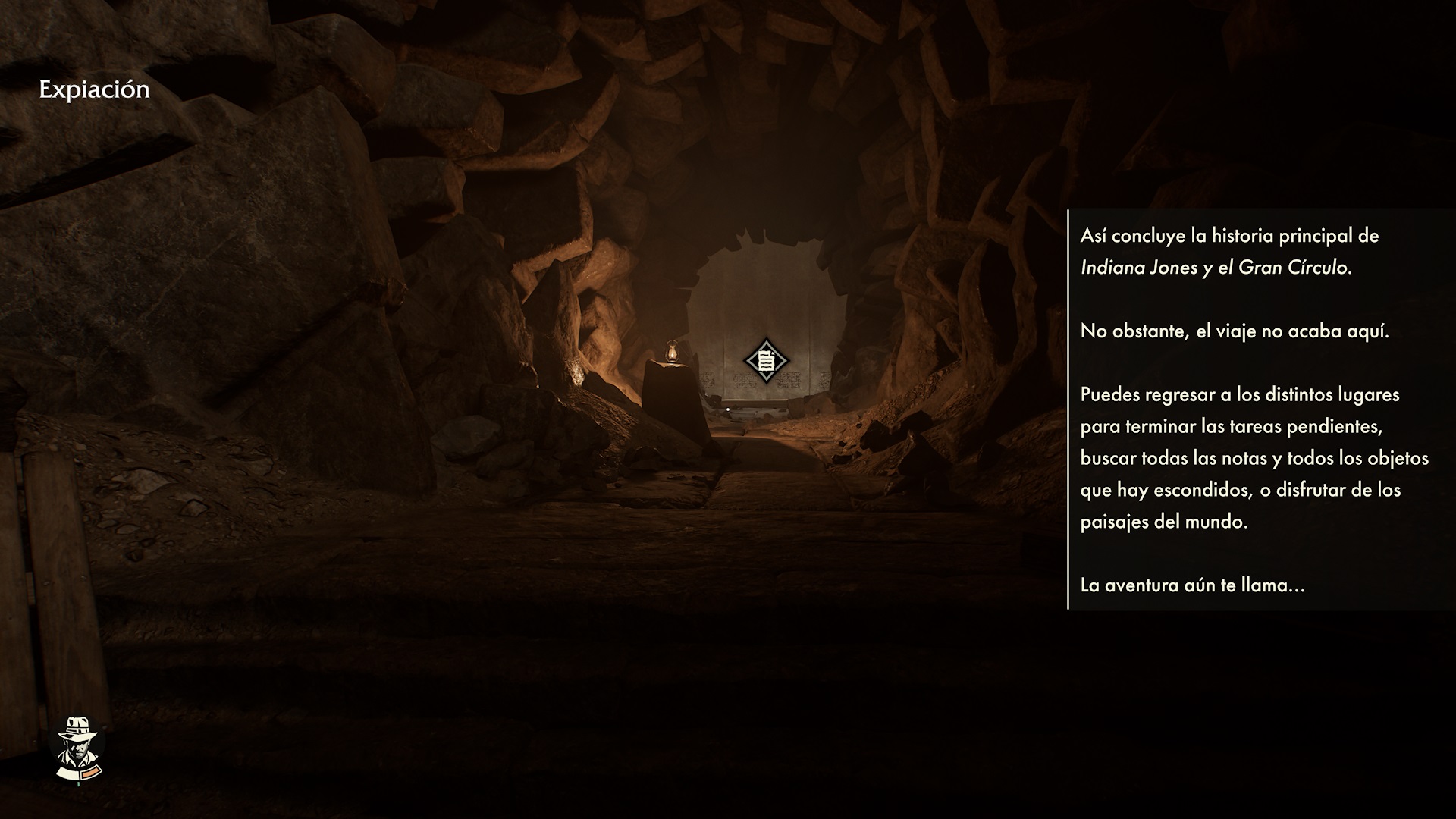Click the Indiana Jones portrait icon
The width and height of the screenshot is (1456, 819).
tap(78, 748)
